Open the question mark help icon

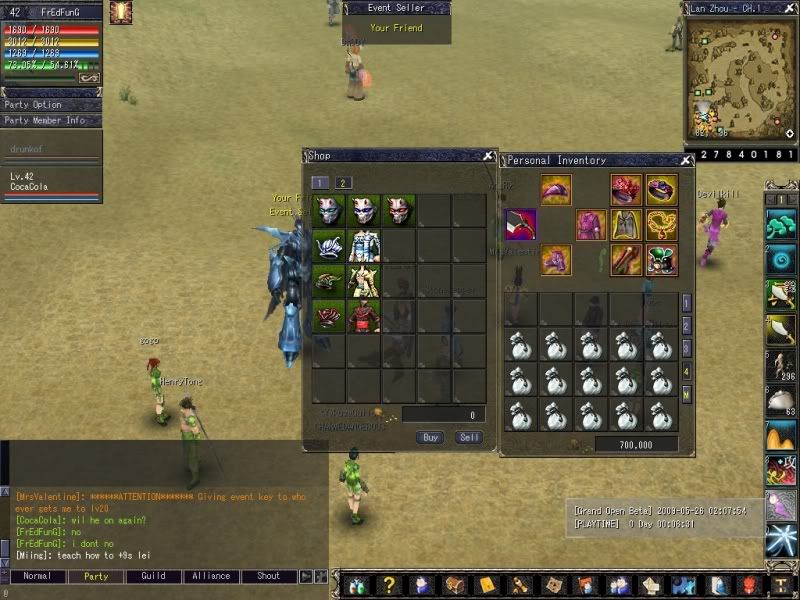389,586
